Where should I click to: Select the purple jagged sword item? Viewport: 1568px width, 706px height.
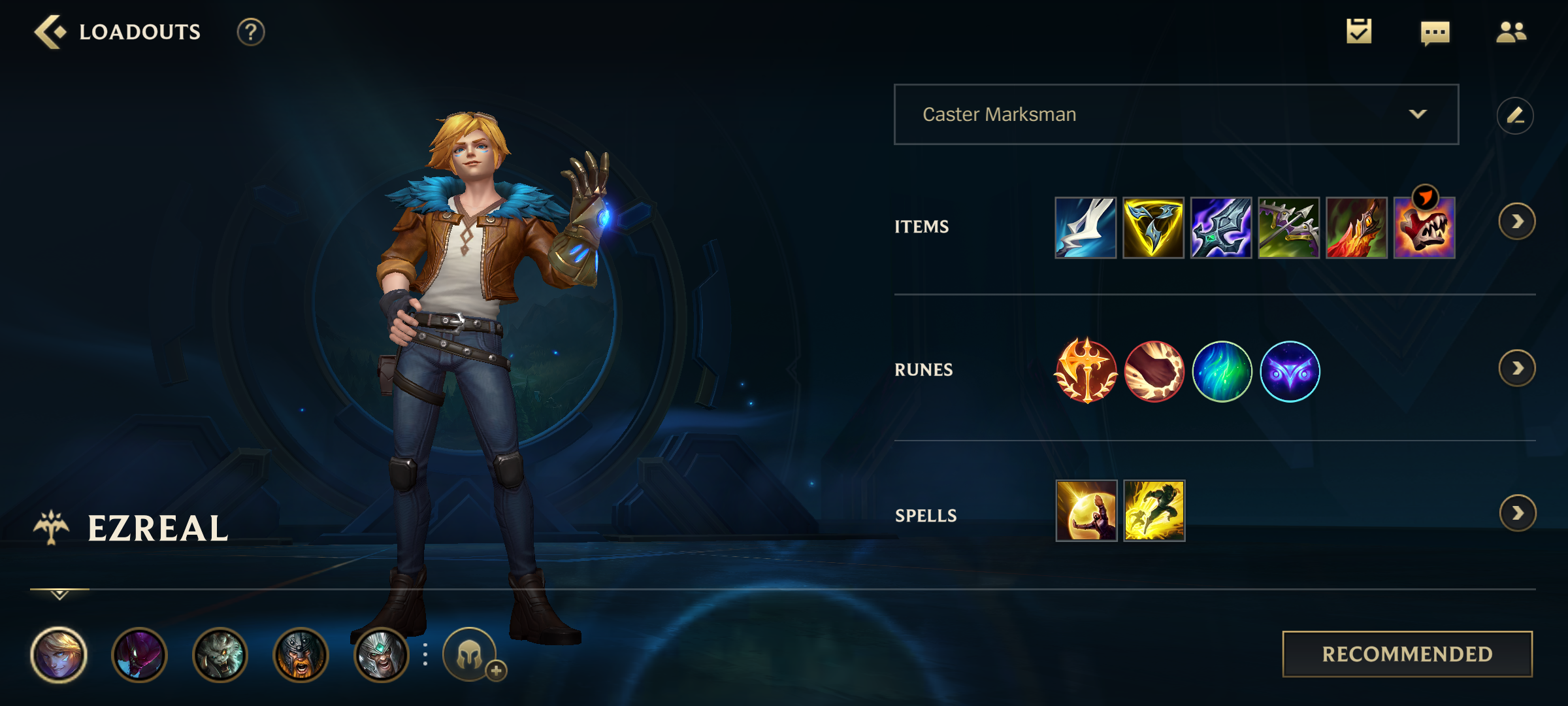coord(1220,228)
